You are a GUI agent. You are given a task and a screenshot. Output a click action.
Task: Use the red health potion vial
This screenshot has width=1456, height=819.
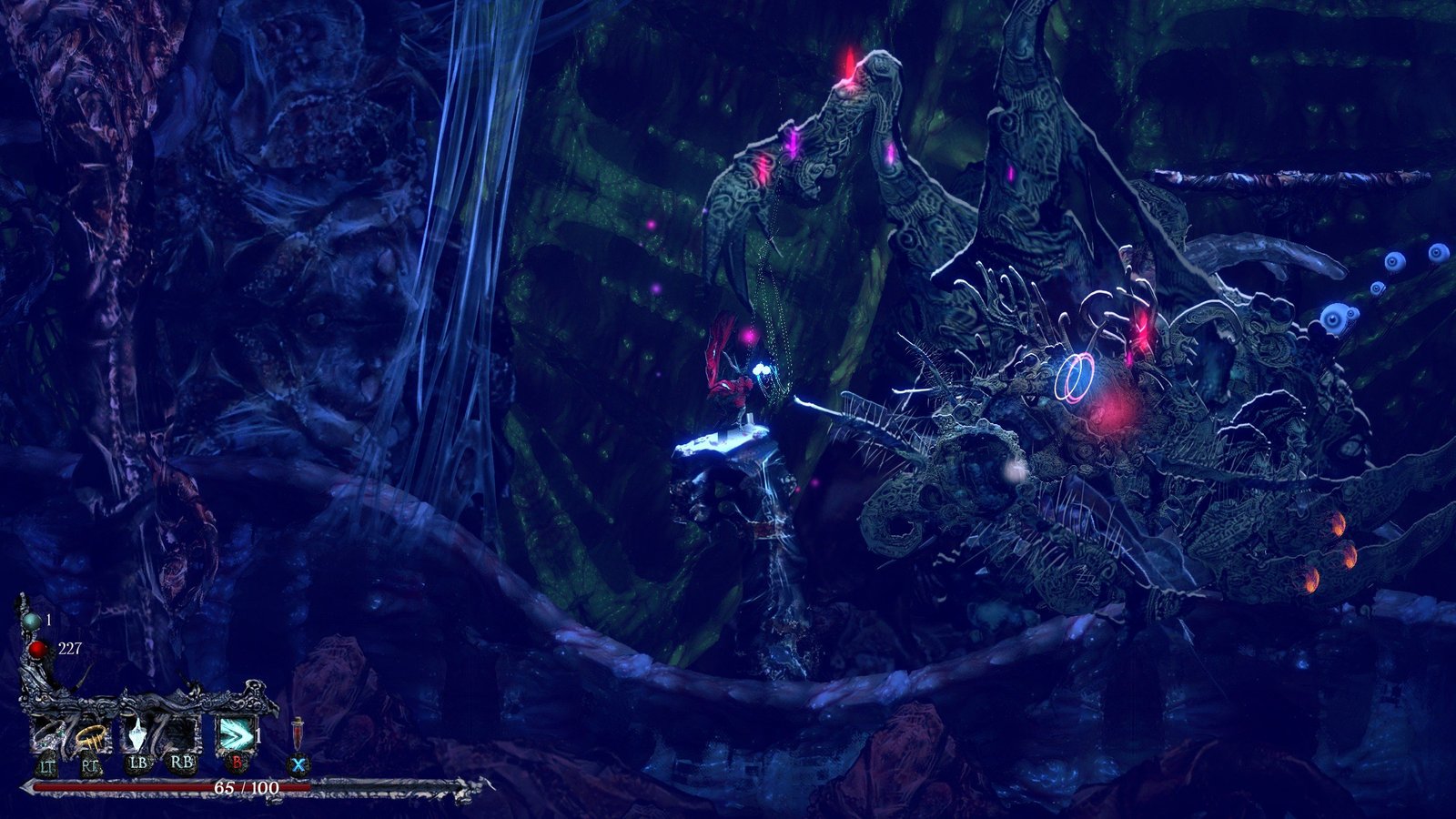297,733
